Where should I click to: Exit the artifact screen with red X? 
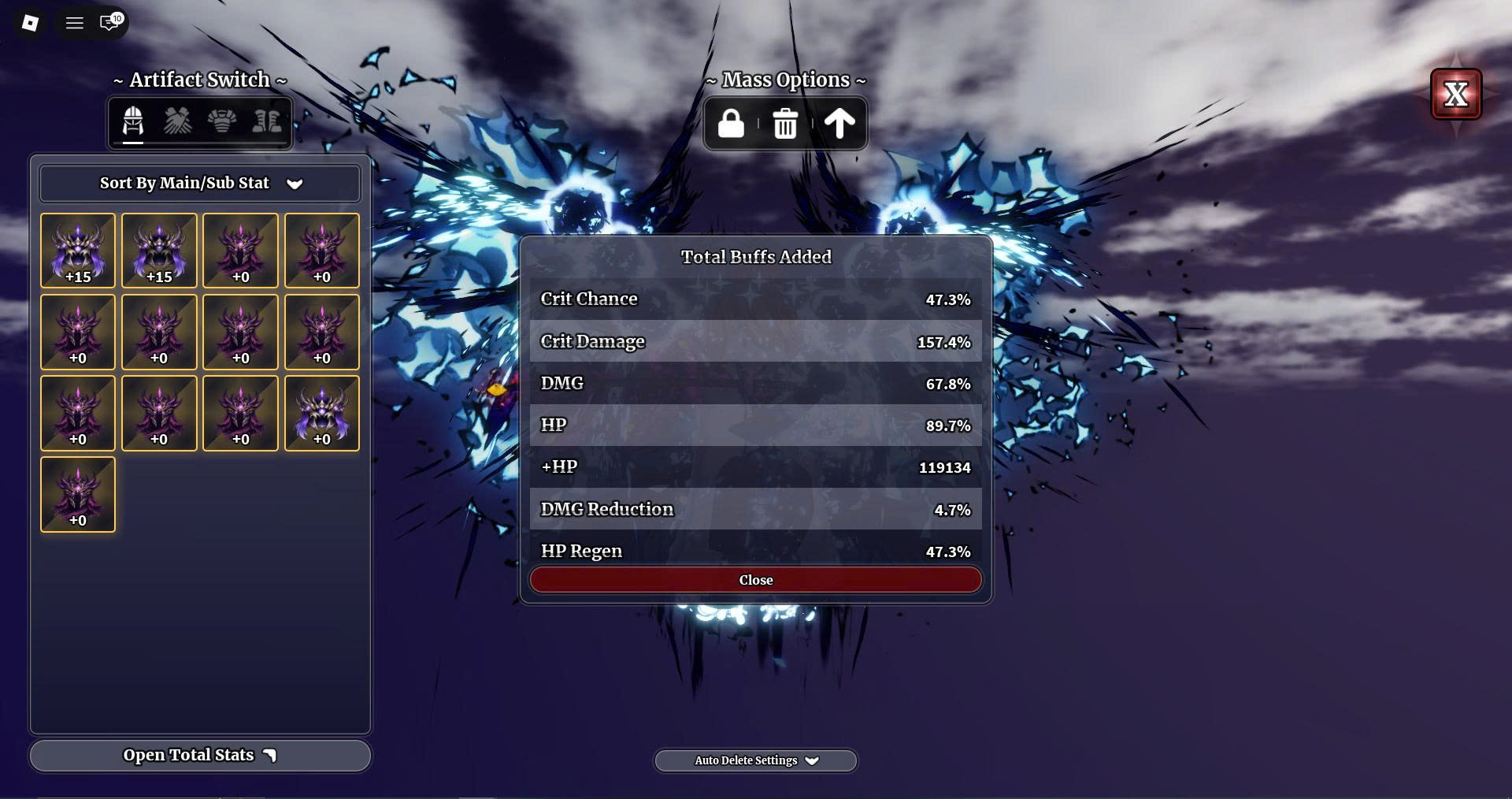click(x=1455, y=95)
